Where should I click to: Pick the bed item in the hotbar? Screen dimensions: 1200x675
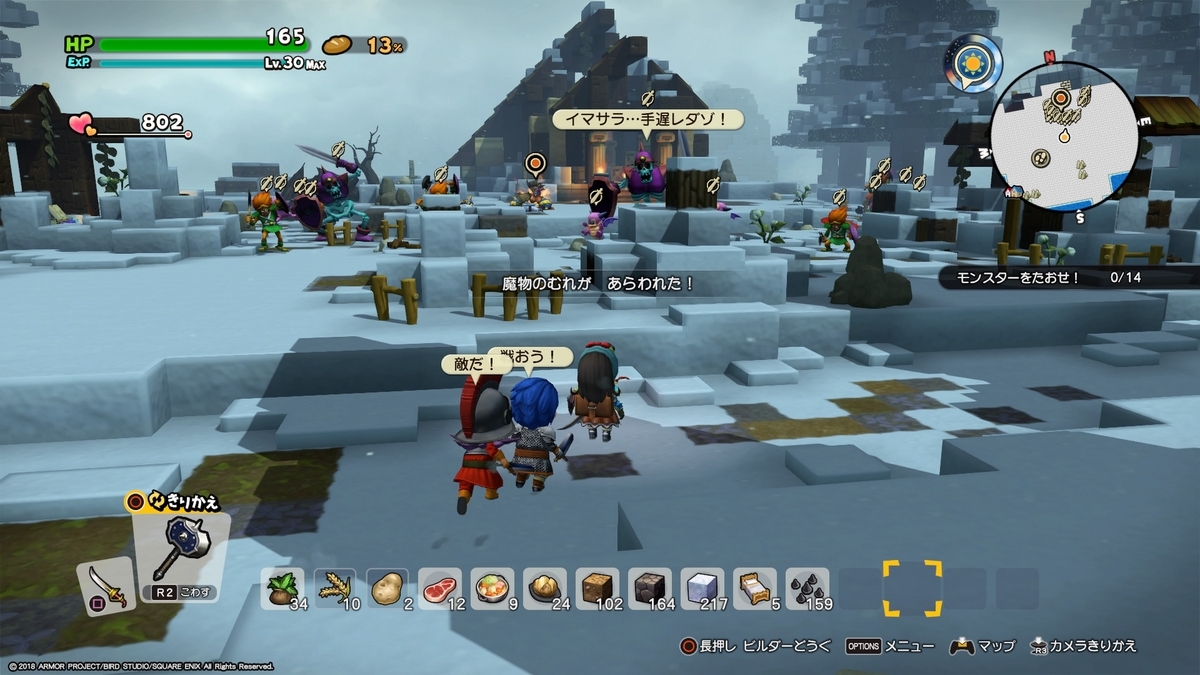point(754,588)
